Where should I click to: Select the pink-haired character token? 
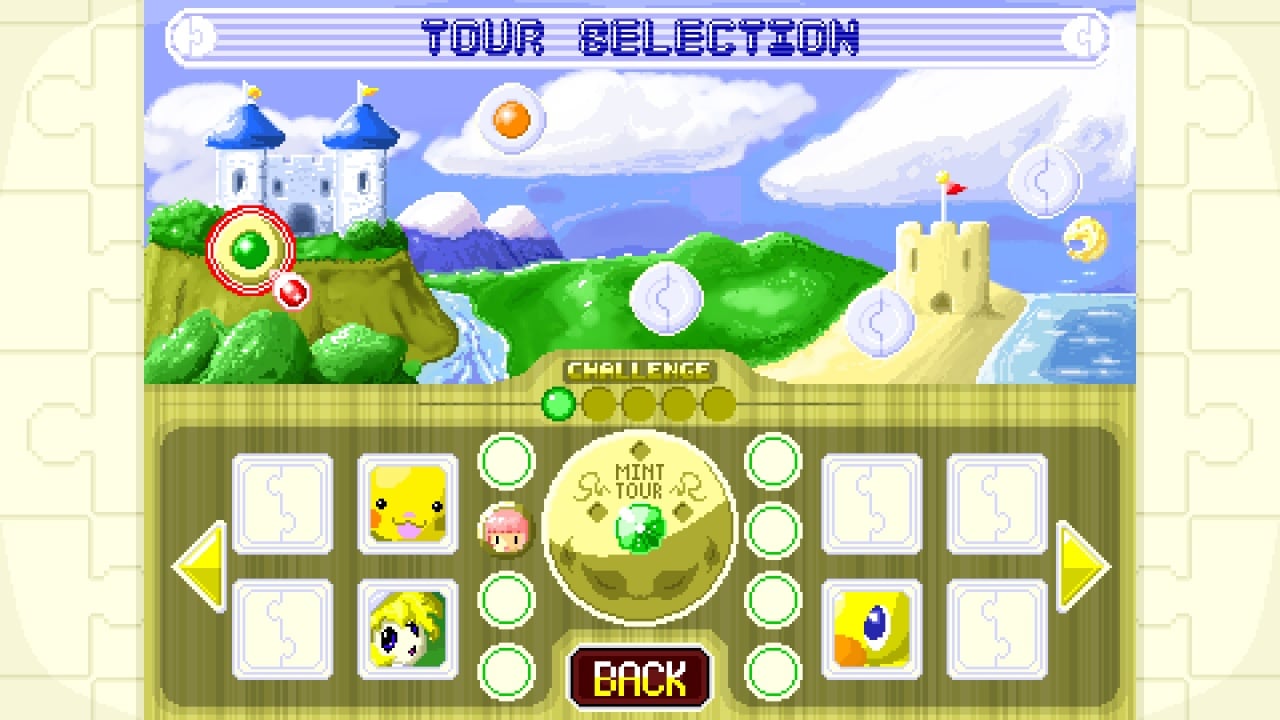click(x=506, y=529)
